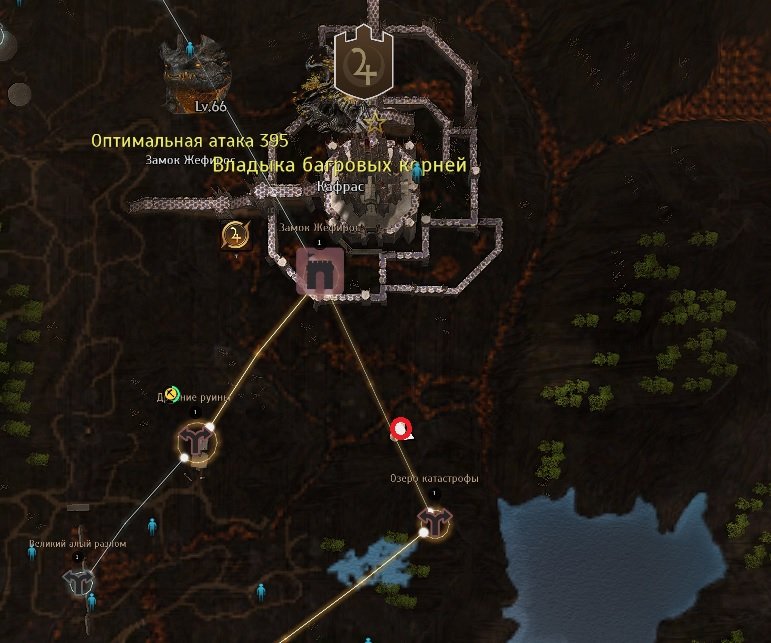The width and height of the screenshot is (771, 643).
Task: Click the castle shield emblem marker
Action: pos(364,63)
